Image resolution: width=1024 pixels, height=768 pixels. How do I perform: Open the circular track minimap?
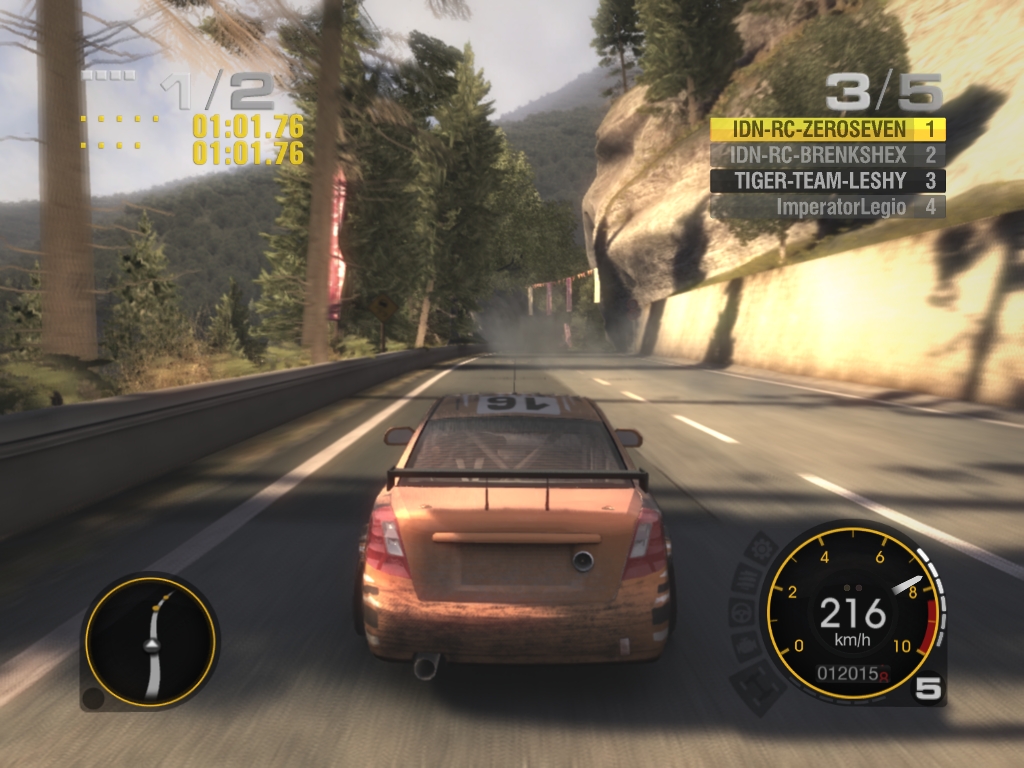150,642
